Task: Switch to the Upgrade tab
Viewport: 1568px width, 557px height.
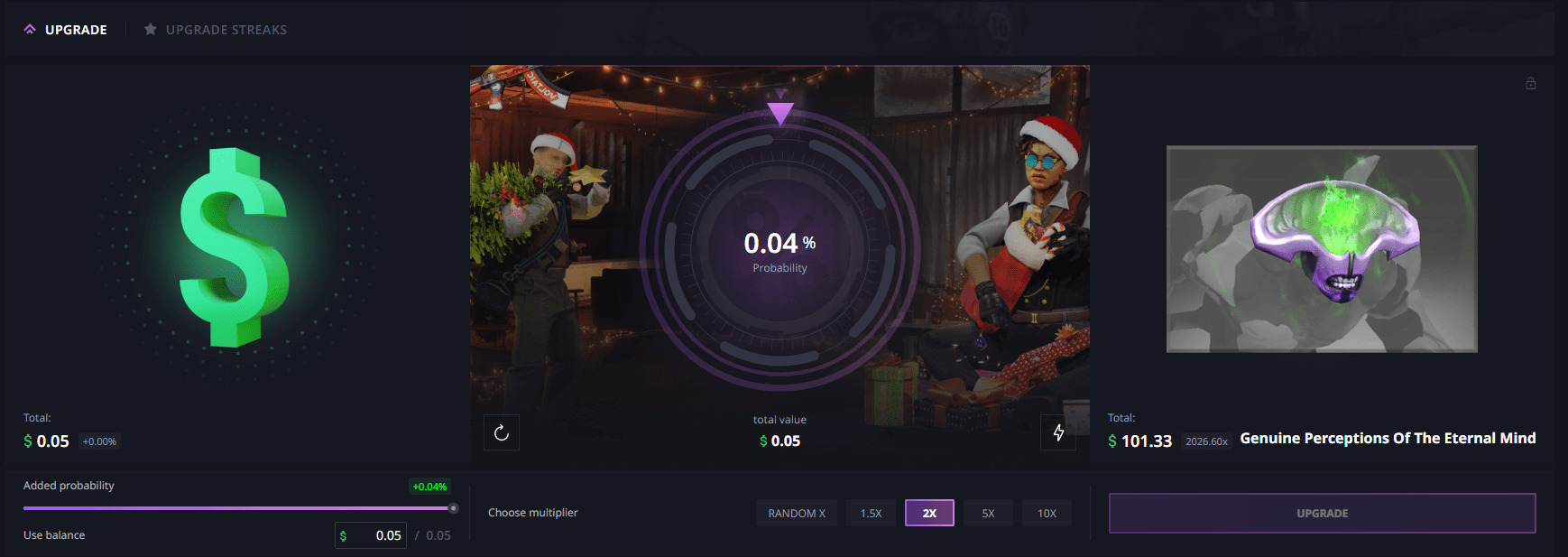Action: (66, 30)
